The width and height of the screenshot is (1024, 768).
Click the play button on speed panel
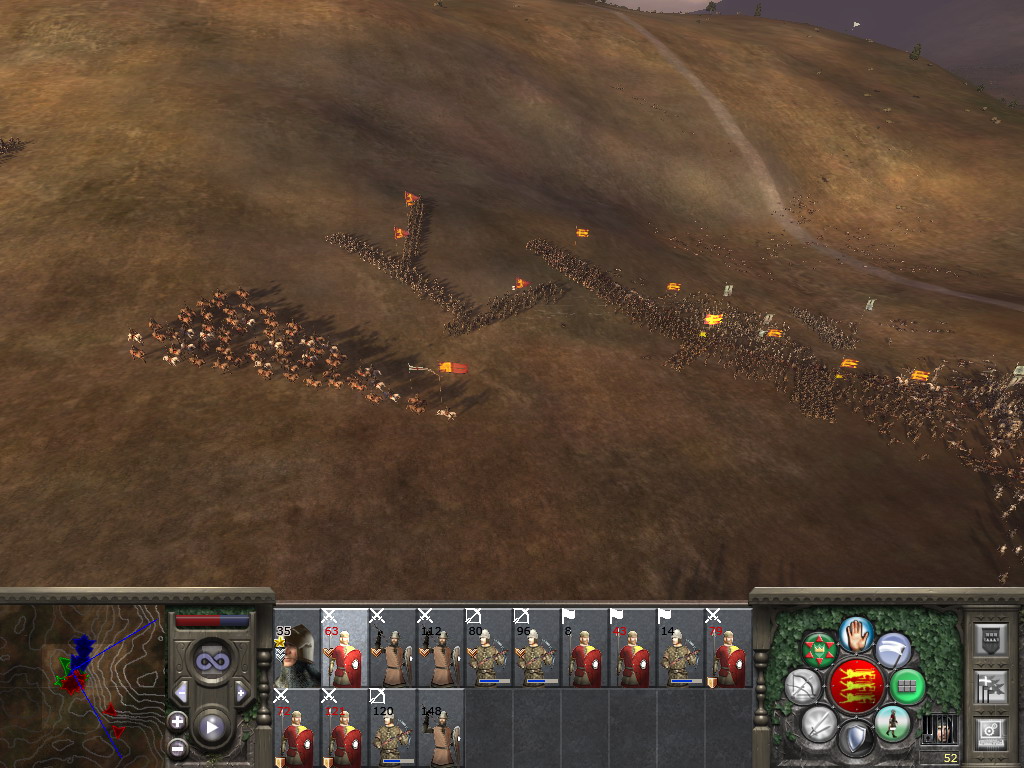[211, 727]
